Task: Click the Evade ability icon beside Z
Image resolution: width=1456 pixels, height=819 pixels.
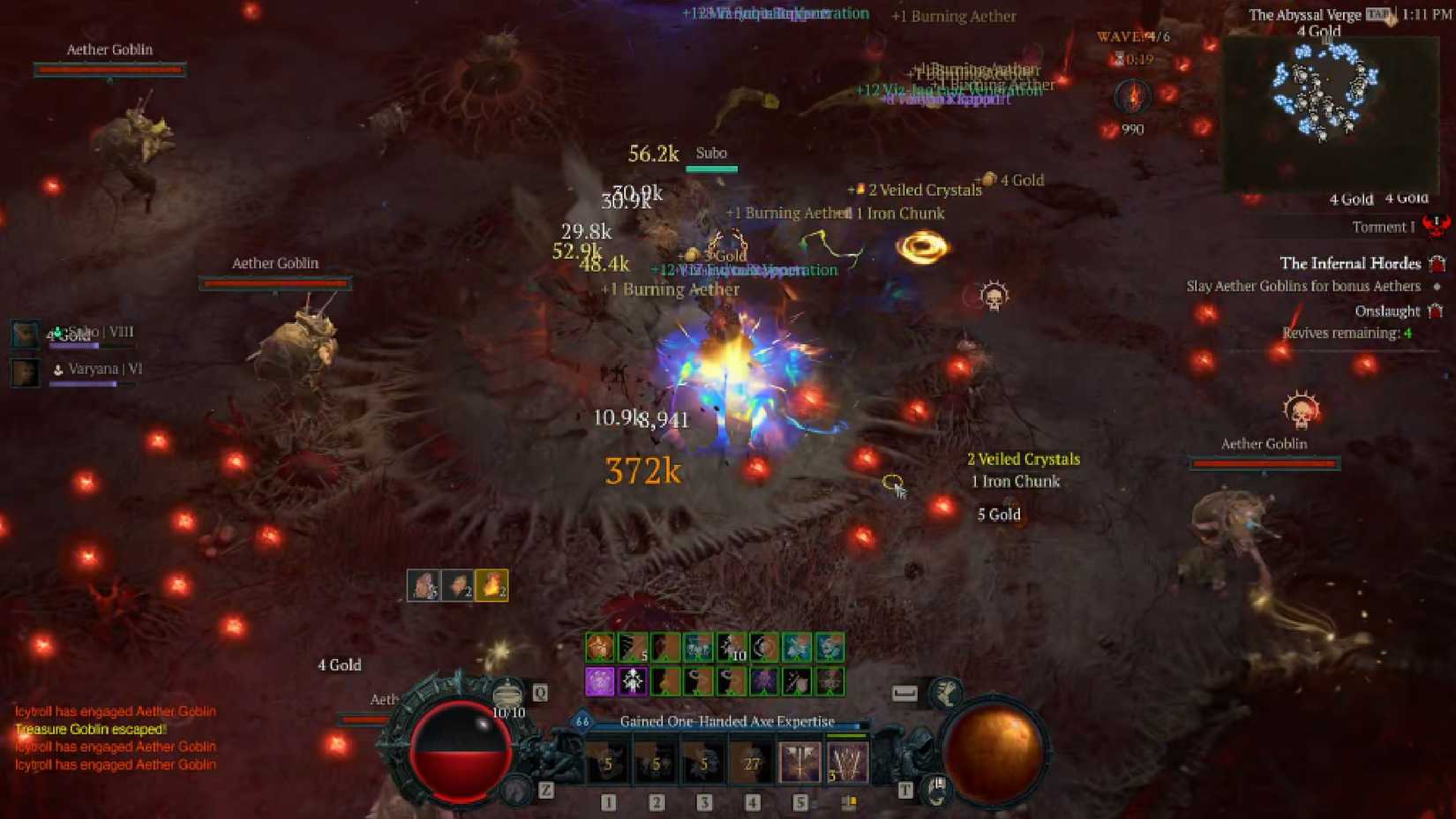Action: pyautogui.click(x=515, y=789)
